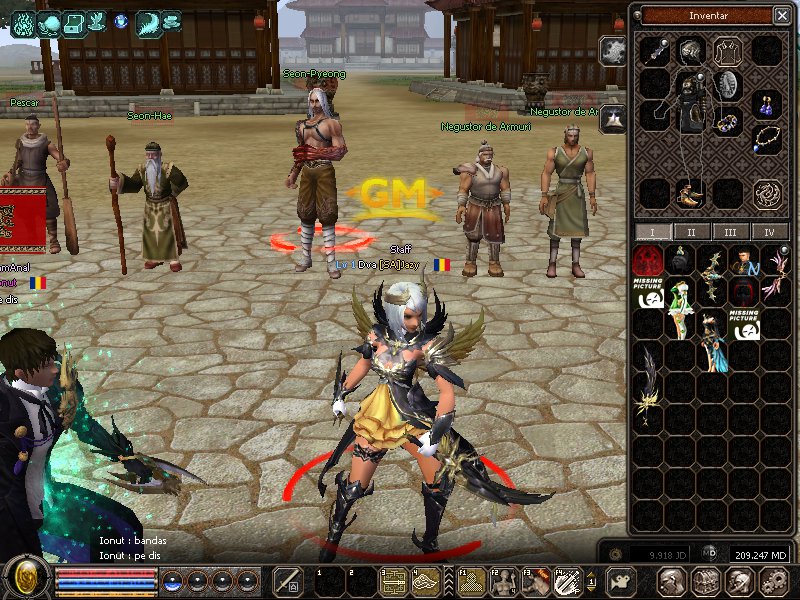Open inventory tab III
Screen dimensions: 800x600
730,232
